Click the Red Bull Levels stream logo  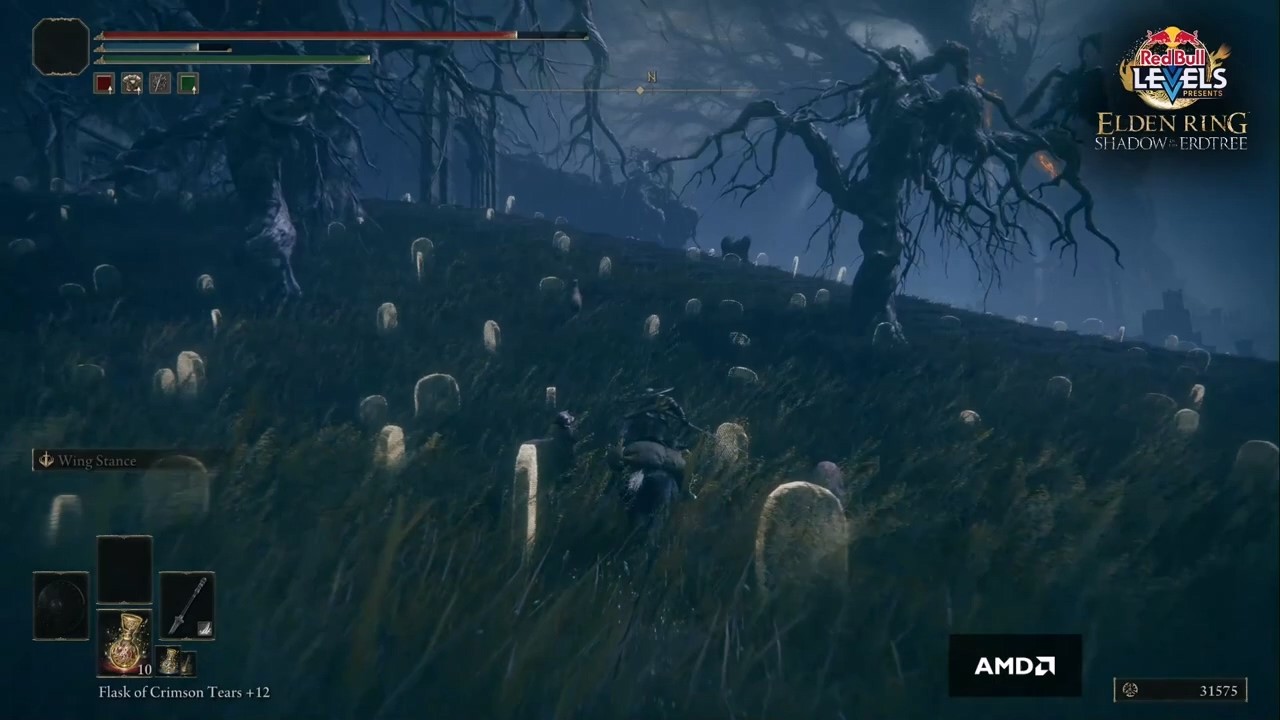tap(1173, 70)
